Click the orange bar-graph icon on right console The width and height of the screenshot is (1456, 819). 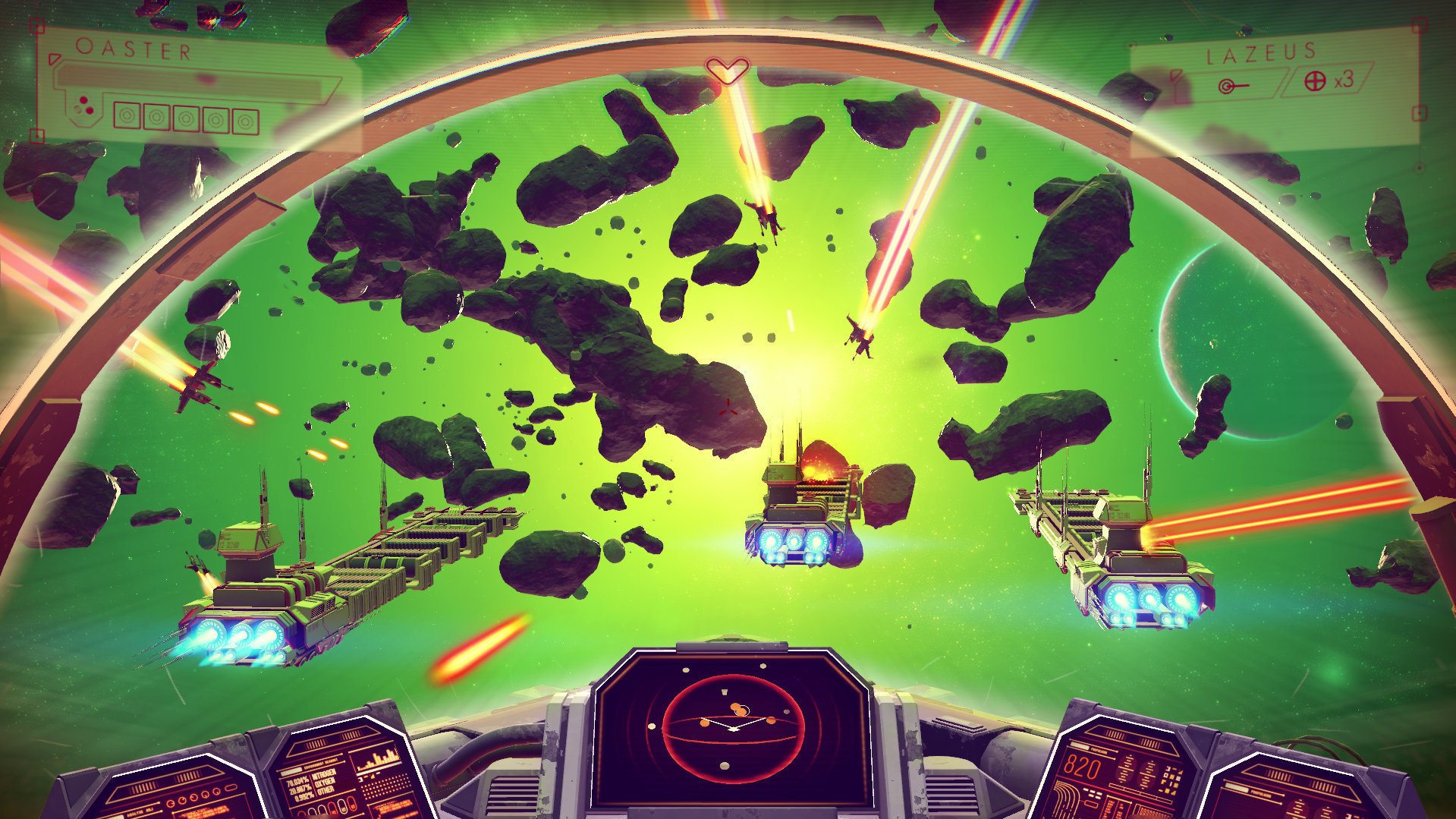[x=379, y=758]
